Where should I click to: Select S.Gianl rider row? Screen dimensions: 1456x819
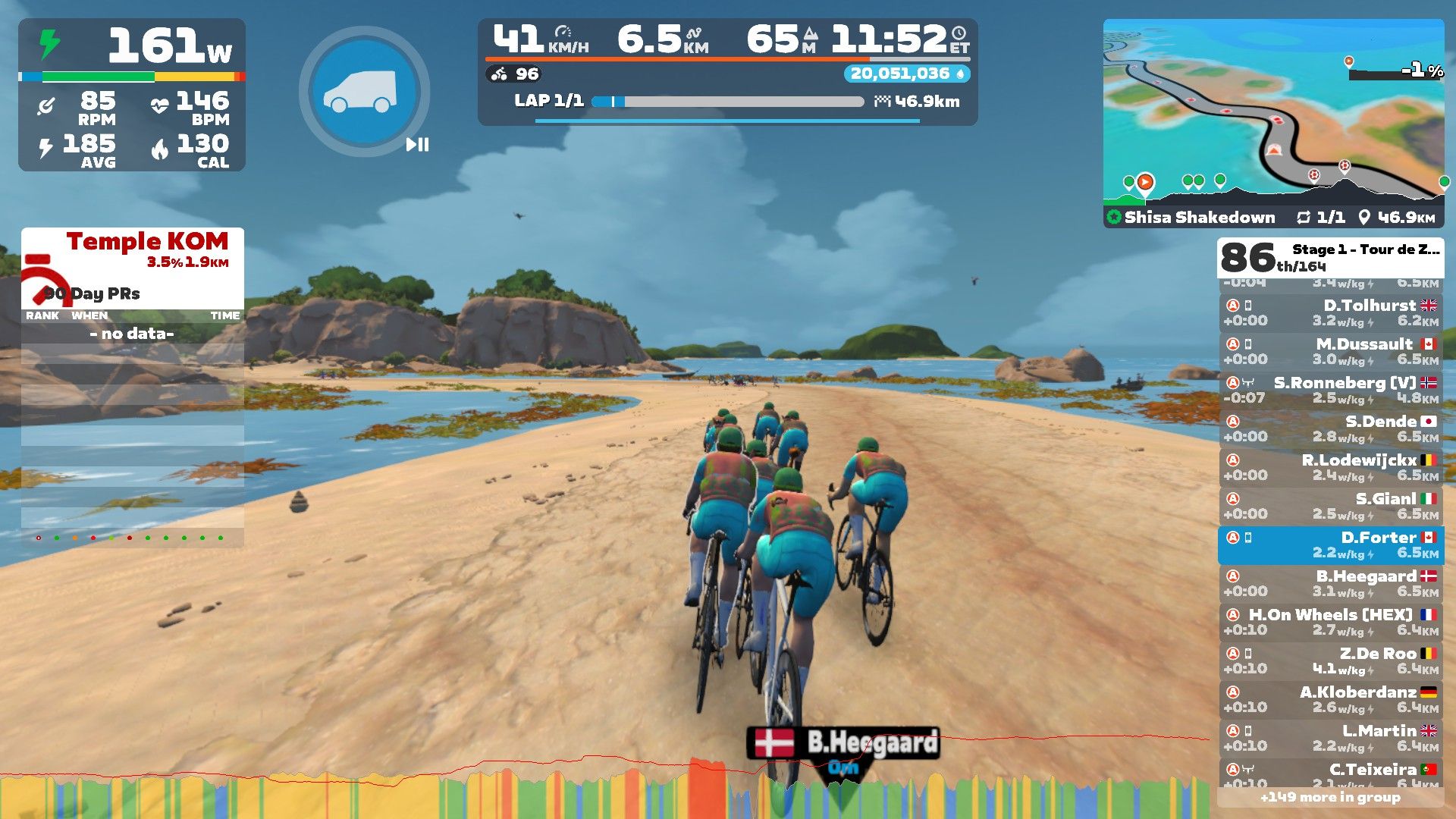point(1330,506)
